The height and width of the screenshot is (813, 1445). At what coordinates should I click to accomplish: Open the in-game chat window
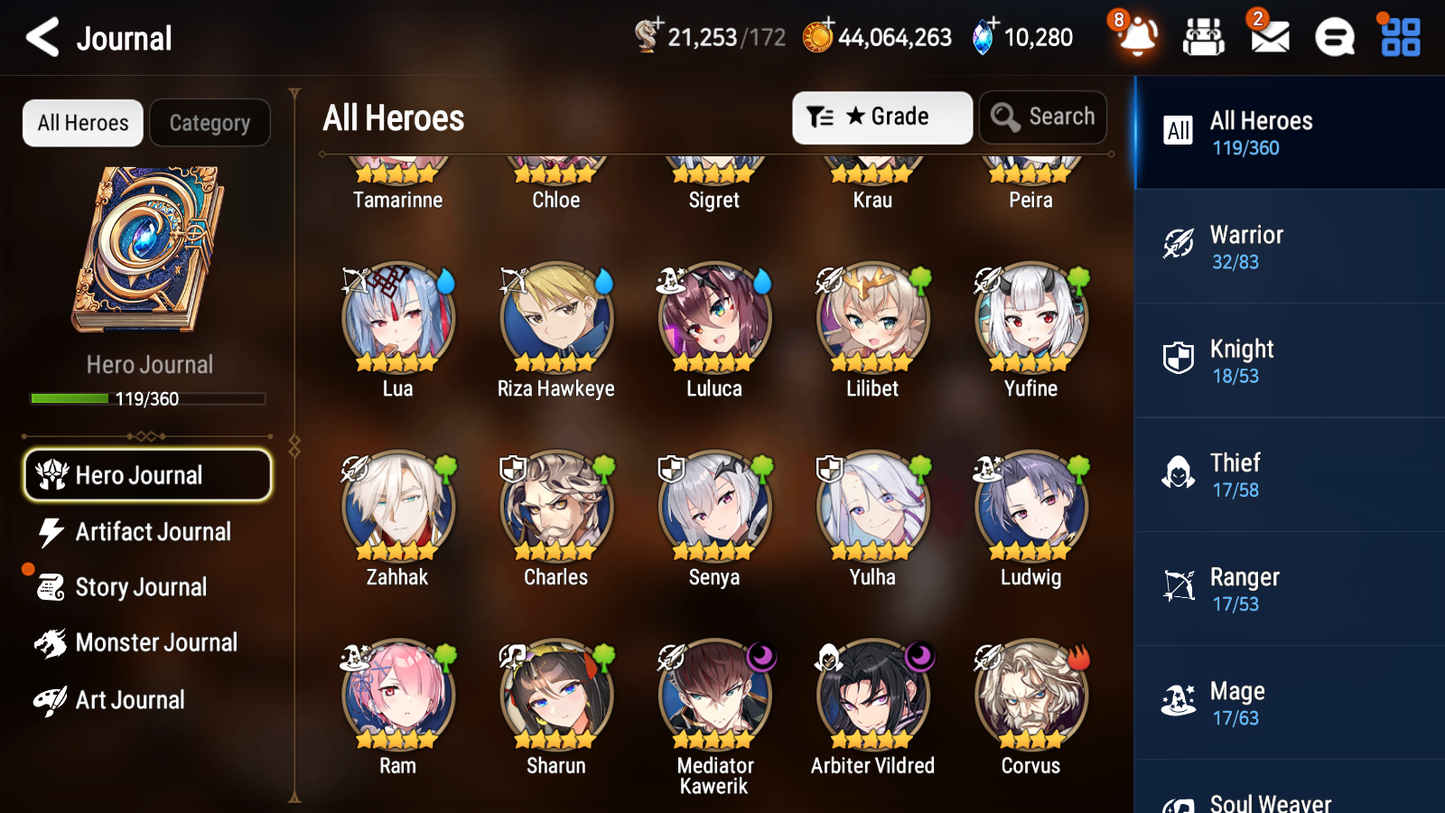[x=1334, y=36]
